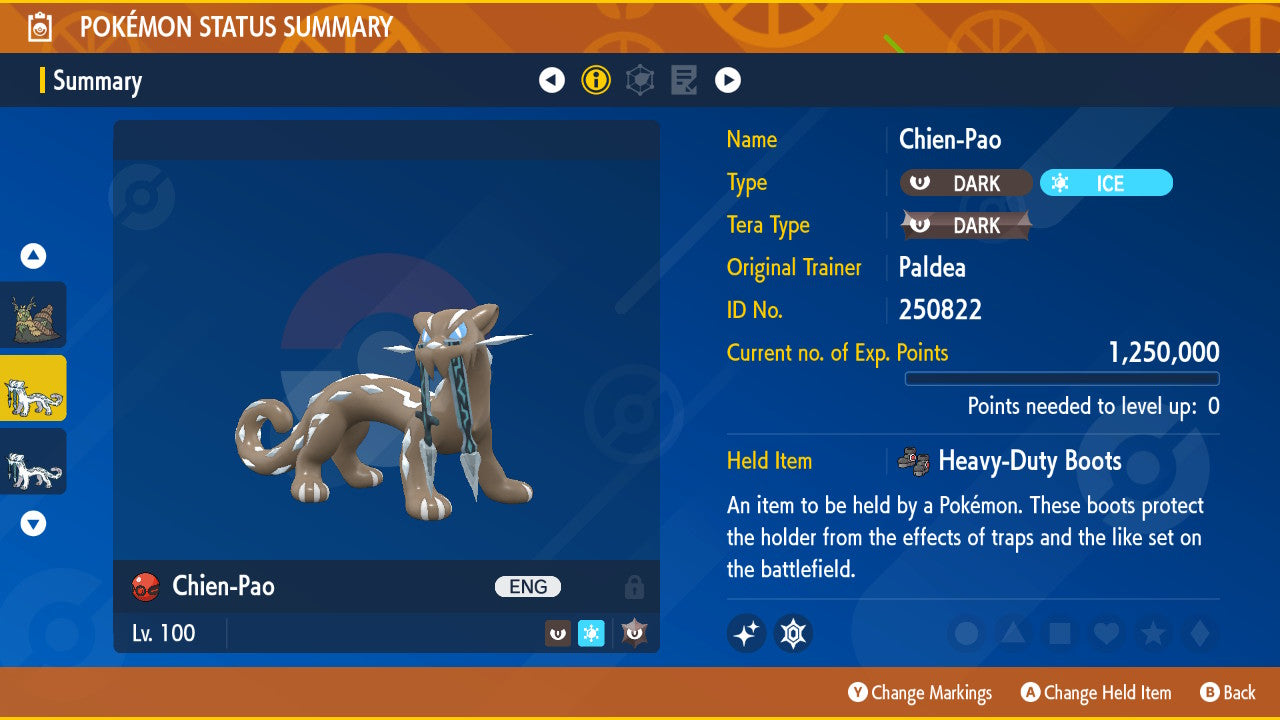
Task: Toggle the heart marking
Action: pos(1105,633)
